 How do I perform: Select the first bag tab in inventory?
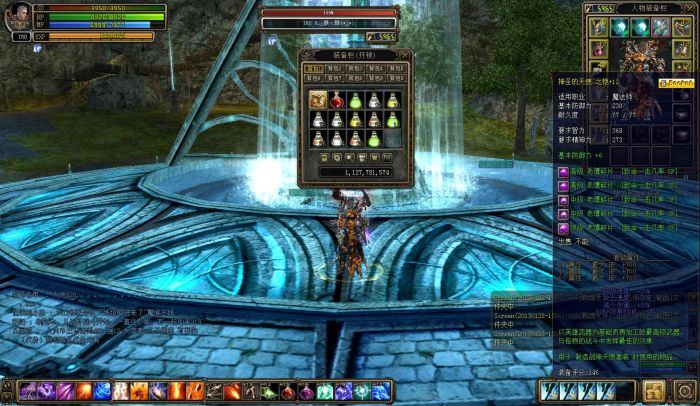click(x=314, y=68)
